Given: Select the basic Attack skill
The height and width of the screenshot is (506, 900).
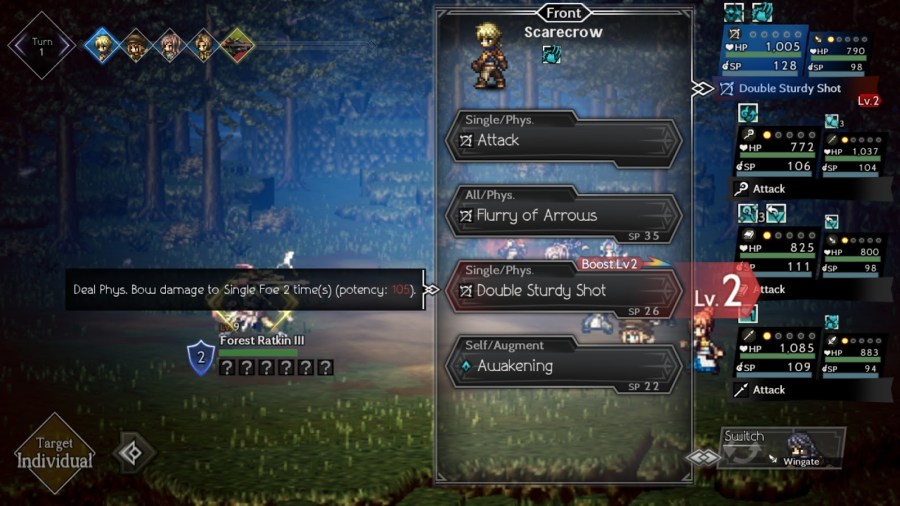Looking at the screenshot, I should point(563,141).
